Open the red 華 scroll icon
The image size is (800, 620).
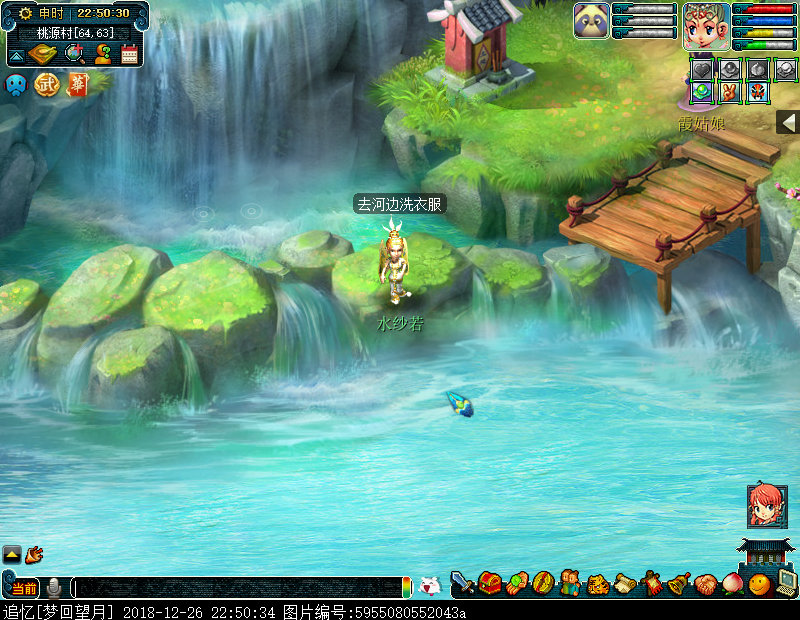pos(77,85)
